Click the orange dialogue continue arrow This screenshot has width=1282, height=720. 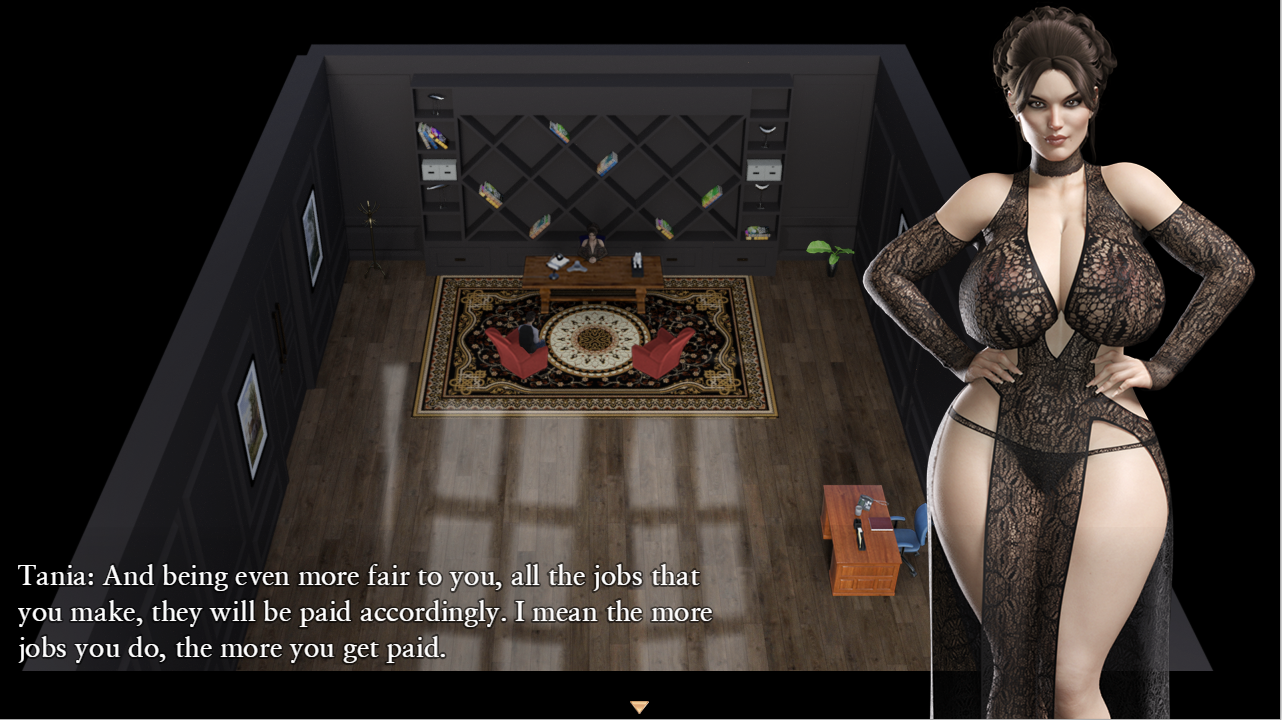click(640, 707)
